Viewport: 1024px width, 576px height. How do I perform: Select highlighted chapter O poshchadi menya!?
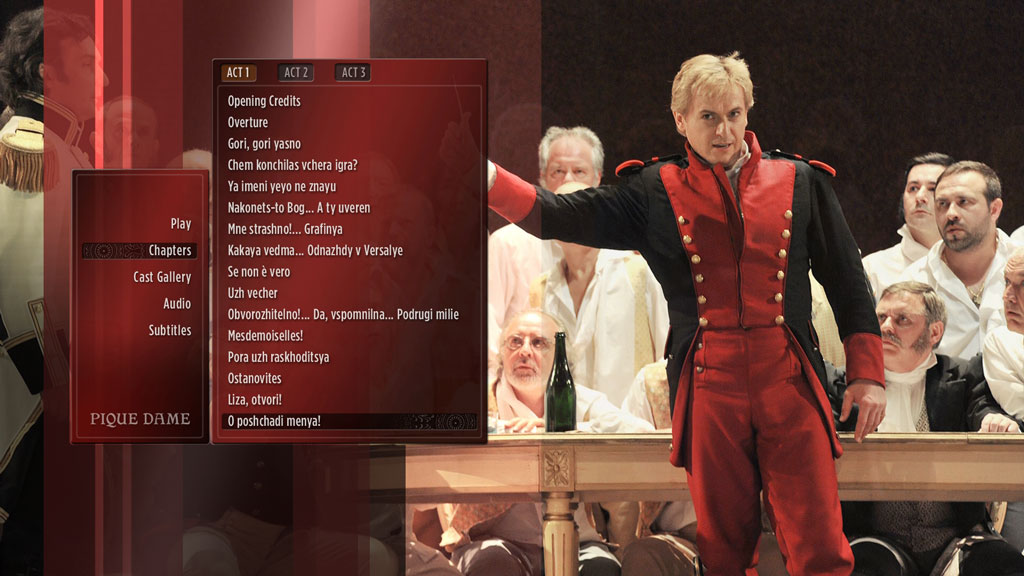[274, 421]
